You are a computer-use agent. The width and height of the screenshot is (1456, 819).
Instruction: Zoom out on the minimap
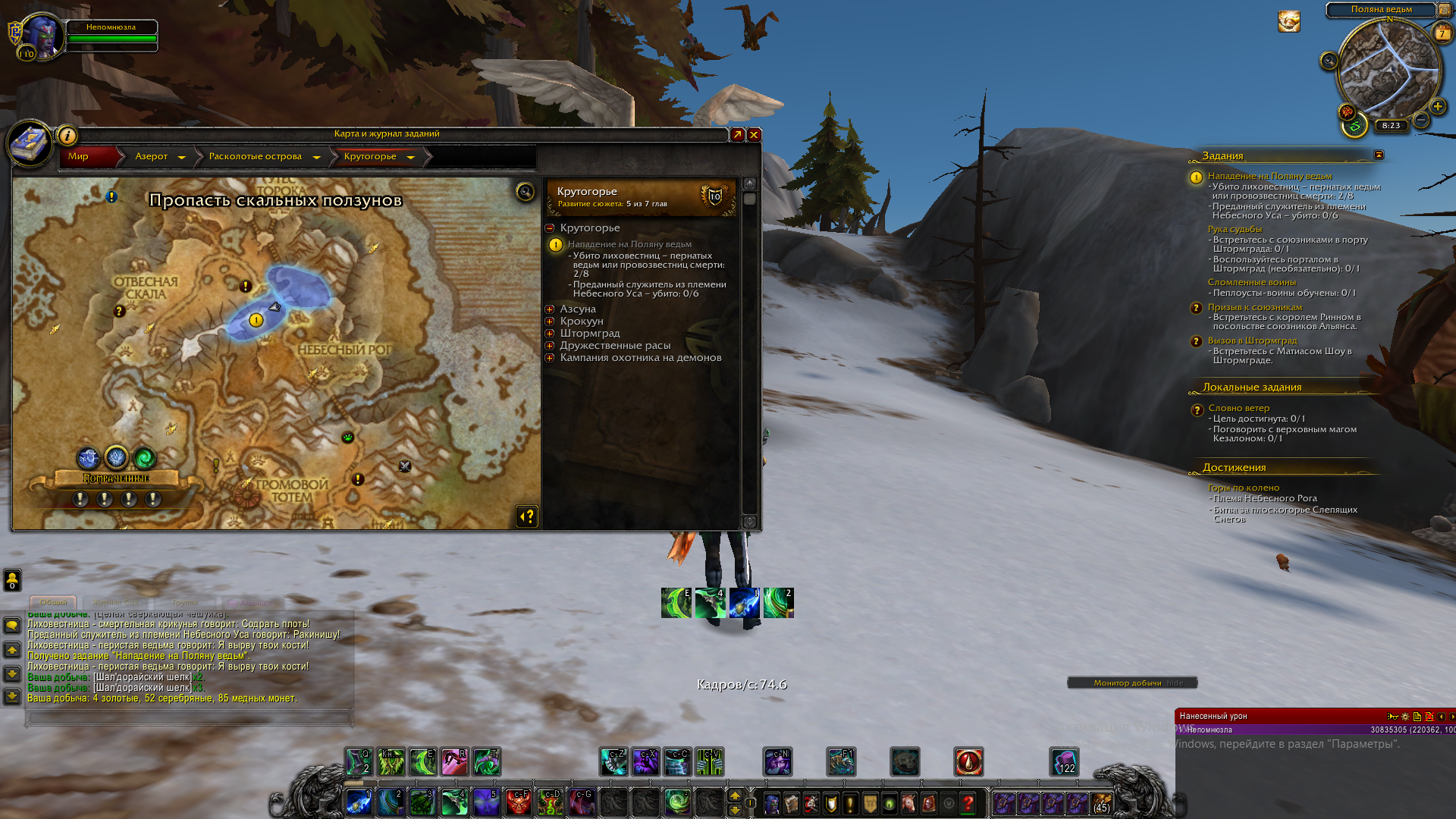[1421, 120]
